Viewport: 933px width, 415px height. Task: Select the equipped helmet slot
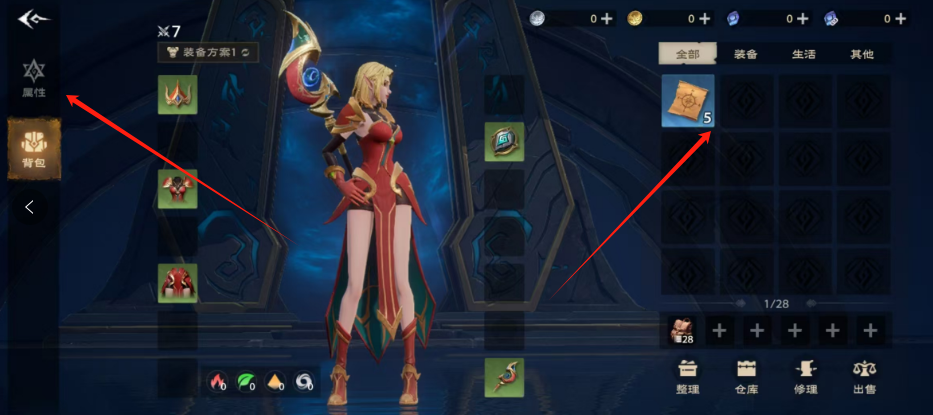pyautogui.click(x=177, y=95)
